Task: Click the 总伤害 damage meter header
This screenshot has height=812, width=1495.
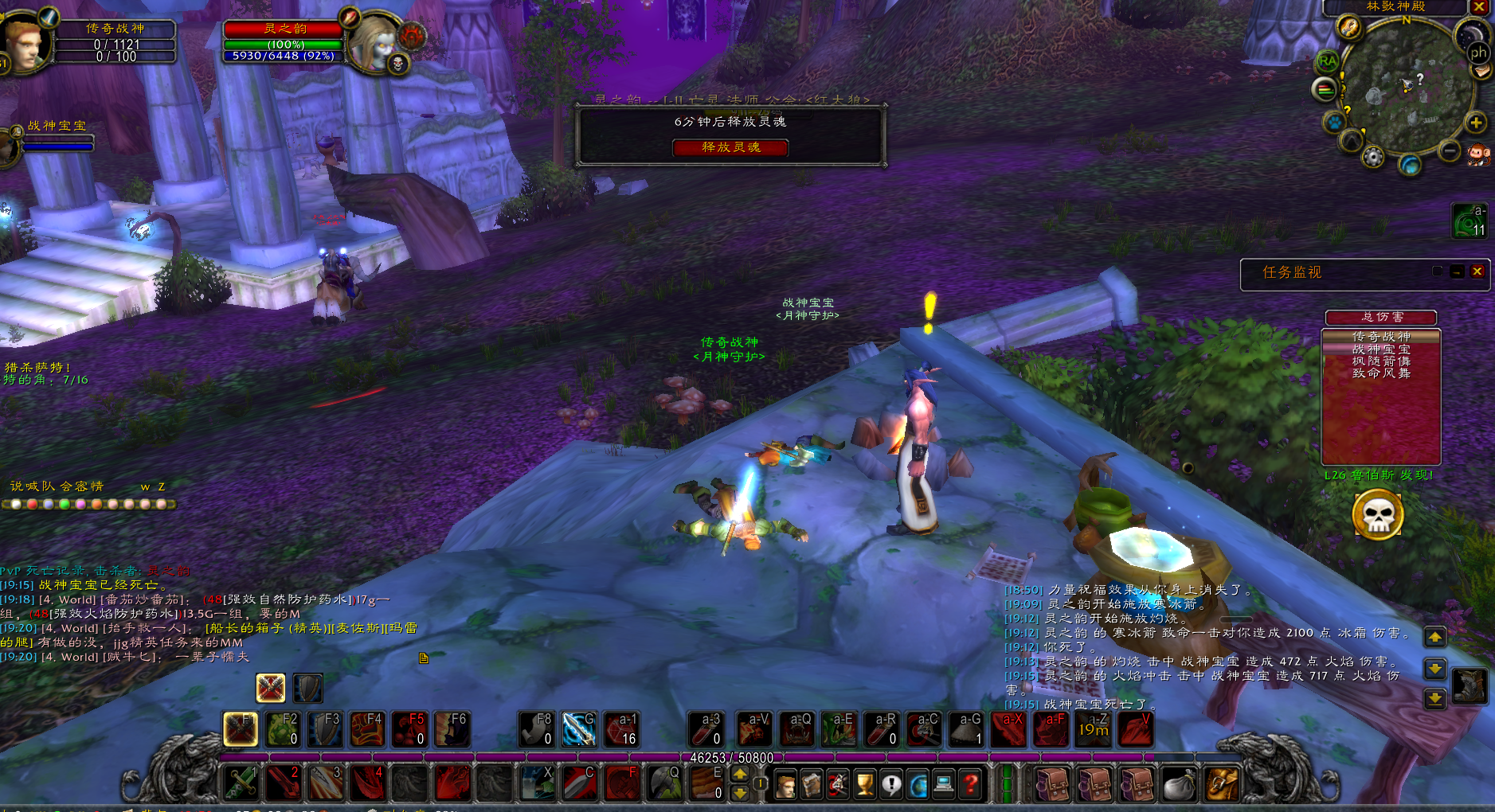Action: (1380, 317)
